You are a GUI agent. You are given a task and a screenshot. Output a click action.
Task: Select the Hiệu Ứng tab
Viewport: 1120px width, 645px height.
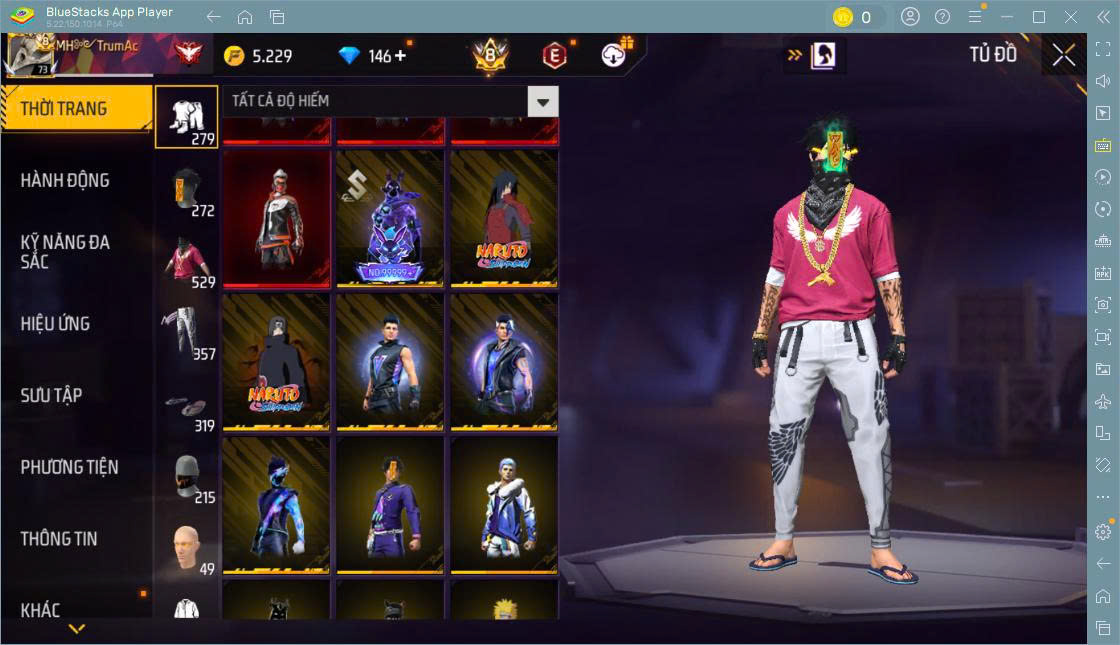[x=56, y=324]
